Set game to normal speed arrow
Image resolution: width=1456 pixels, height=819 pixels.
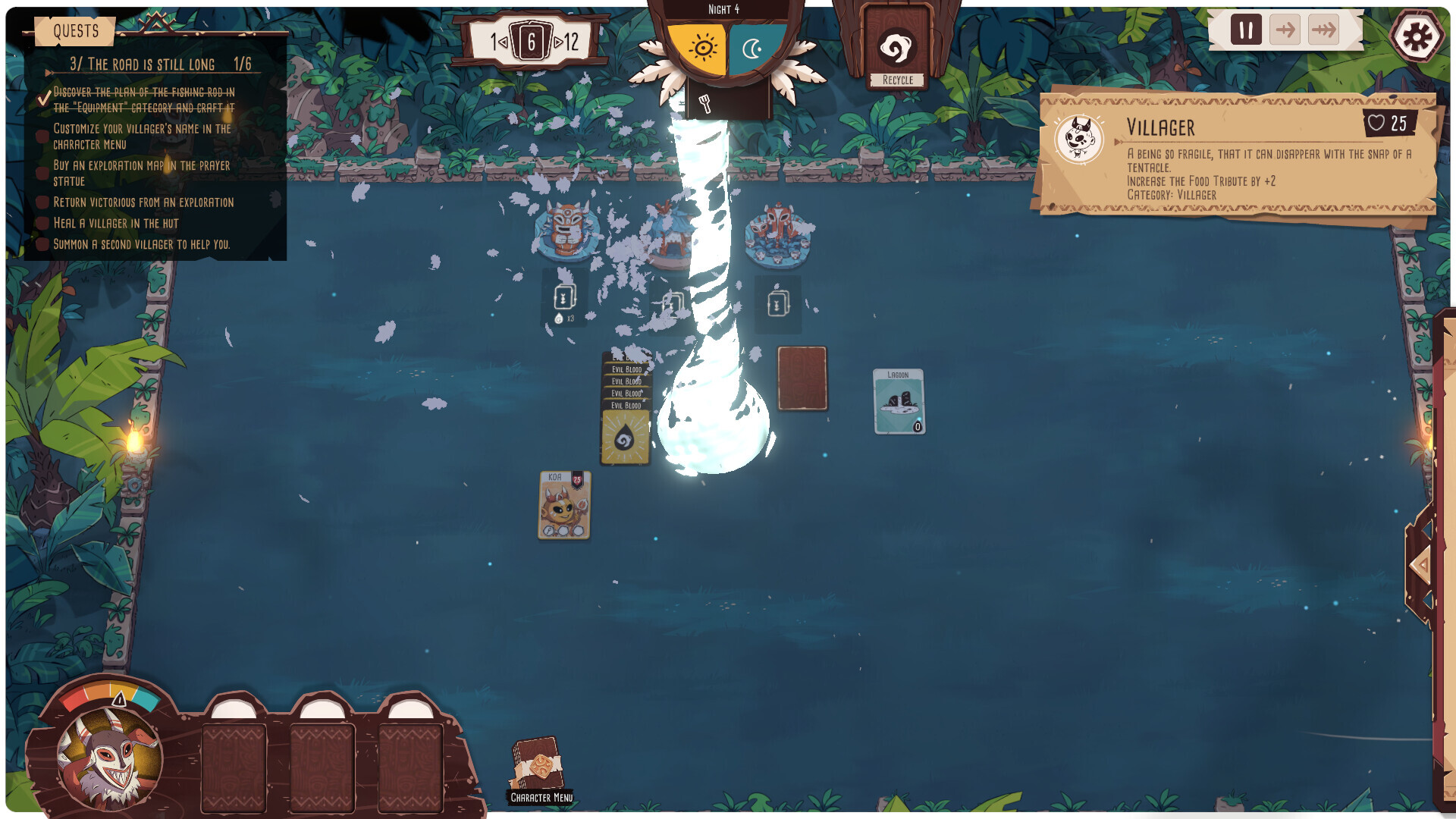click(x=1285, y=30)
